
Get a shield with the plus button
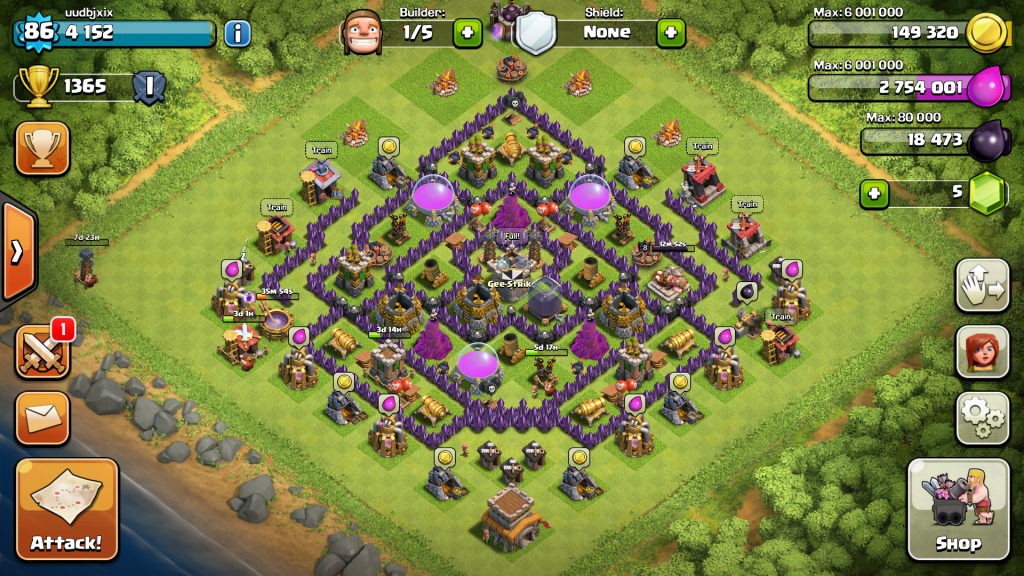(671, 32)
